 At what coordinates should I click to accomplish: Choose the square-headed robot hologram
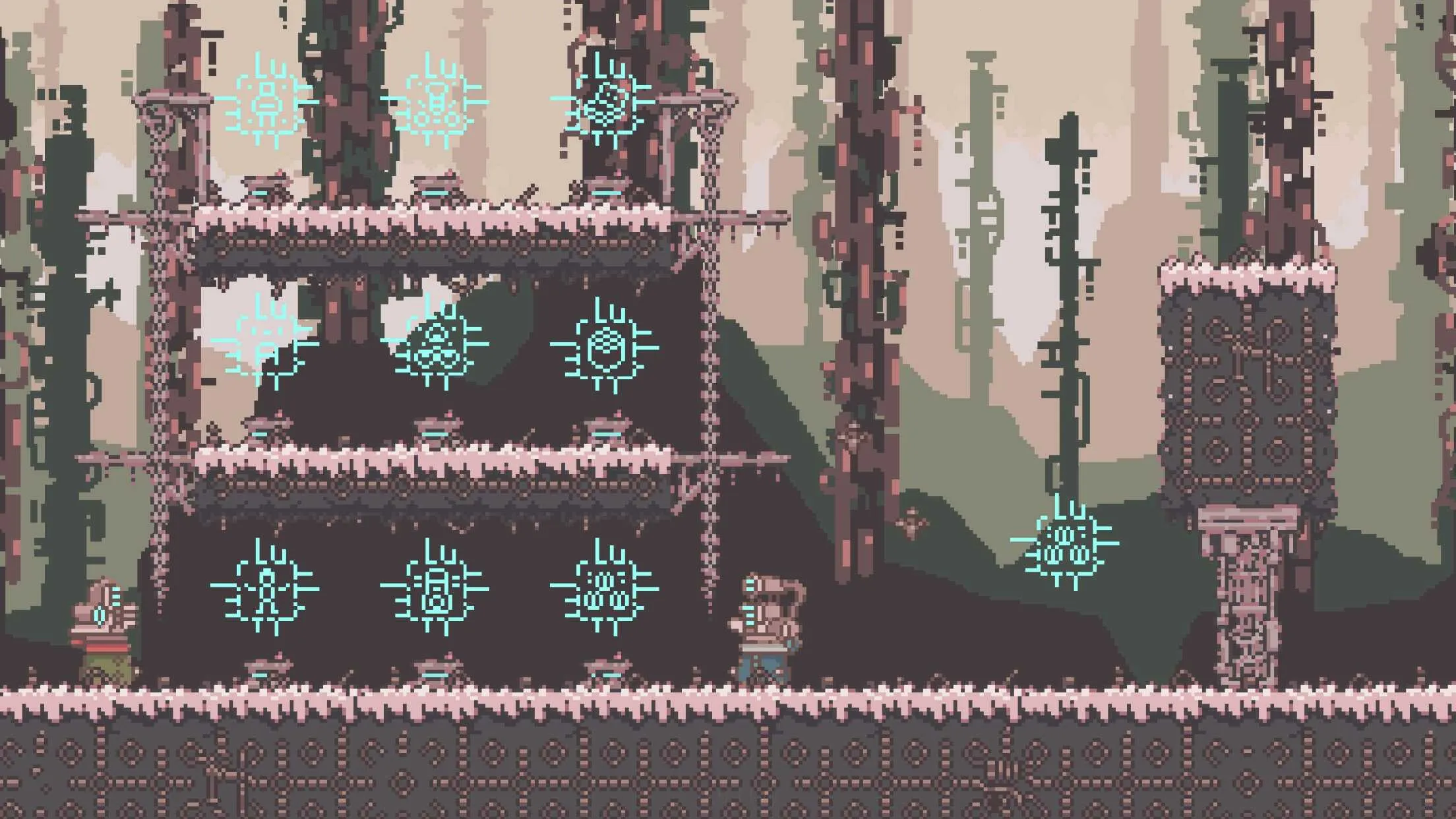click(266, 104)
